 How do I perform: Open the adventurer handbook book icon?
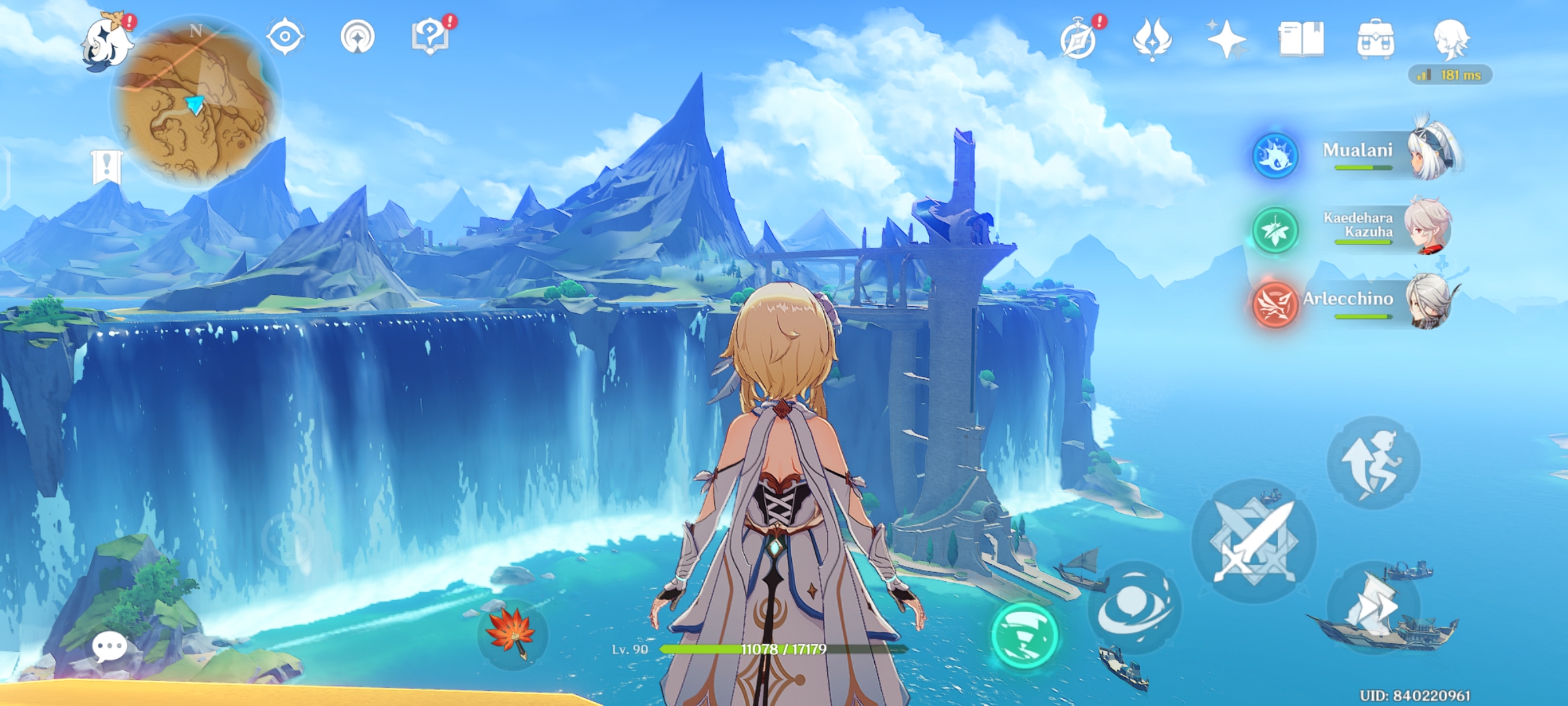tap(1301, 40)
